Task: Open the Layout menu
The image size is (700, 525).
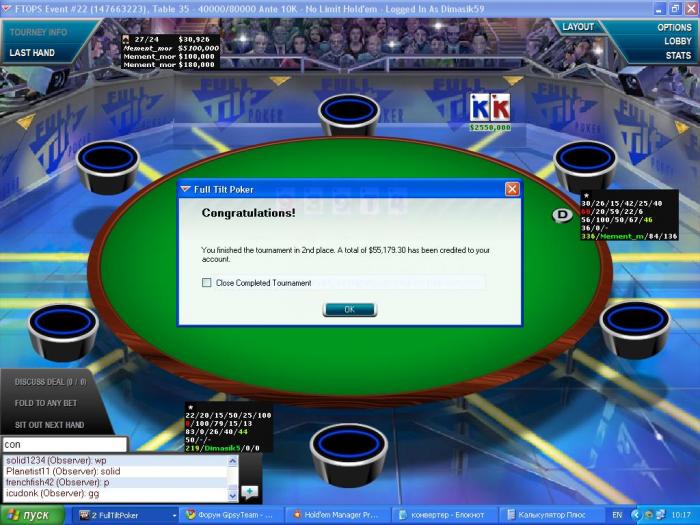Action: (x=578, y=27)
